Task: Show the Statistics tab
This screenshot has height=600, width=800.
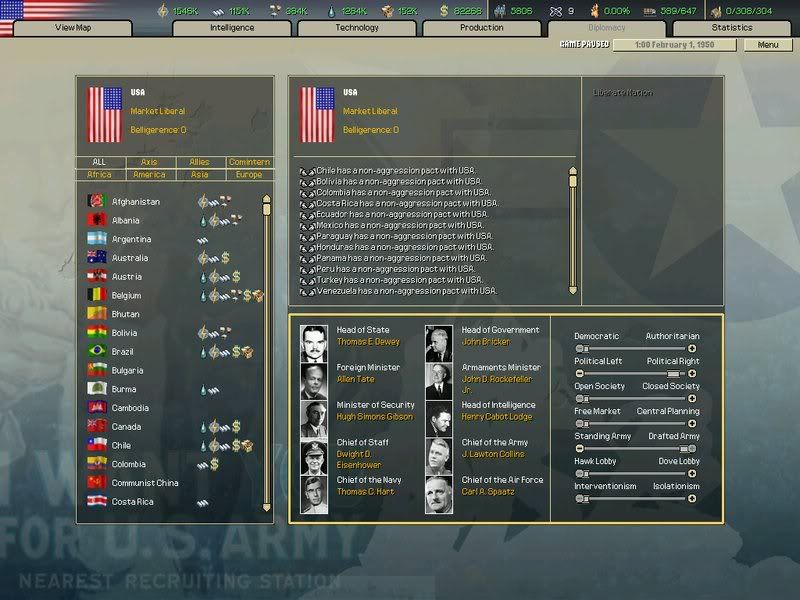Action: tap(732, 28)
